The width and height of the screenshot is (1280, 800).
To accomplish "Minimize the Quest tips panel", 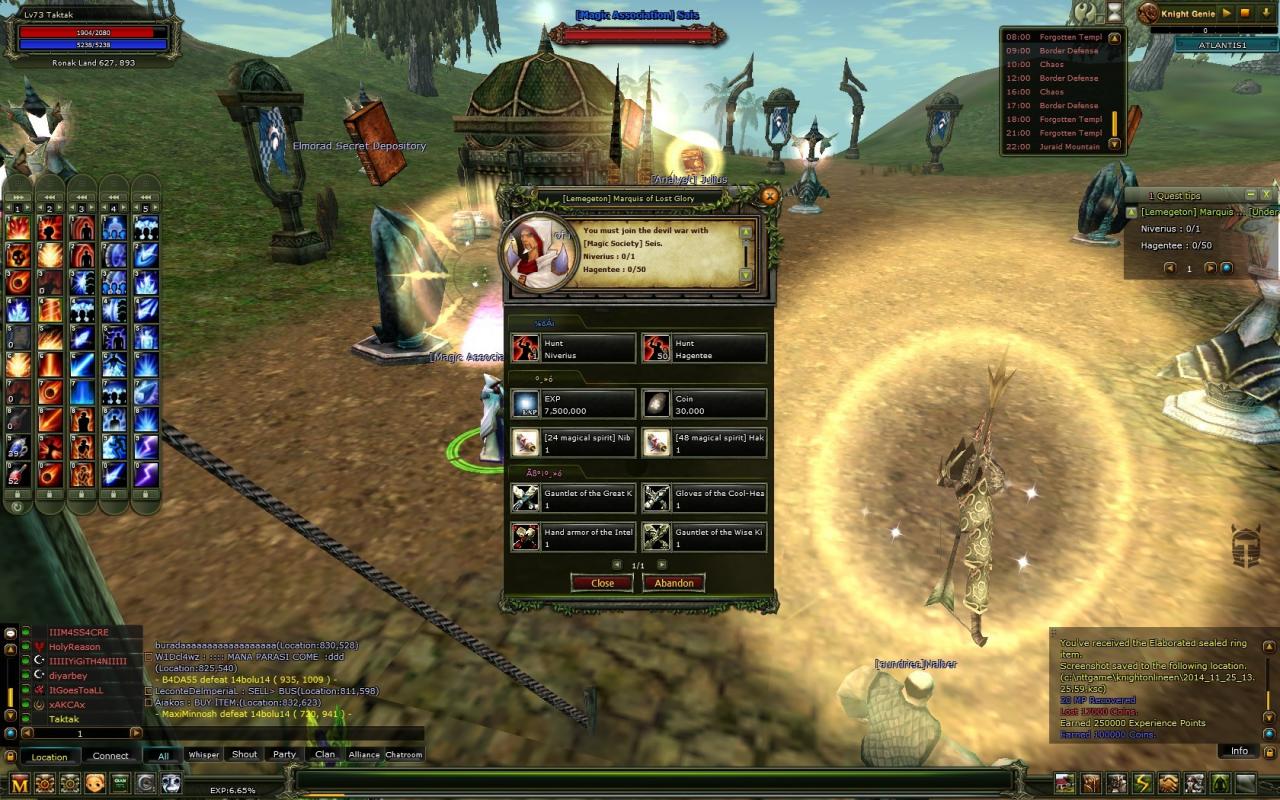I will [1250, 195].
